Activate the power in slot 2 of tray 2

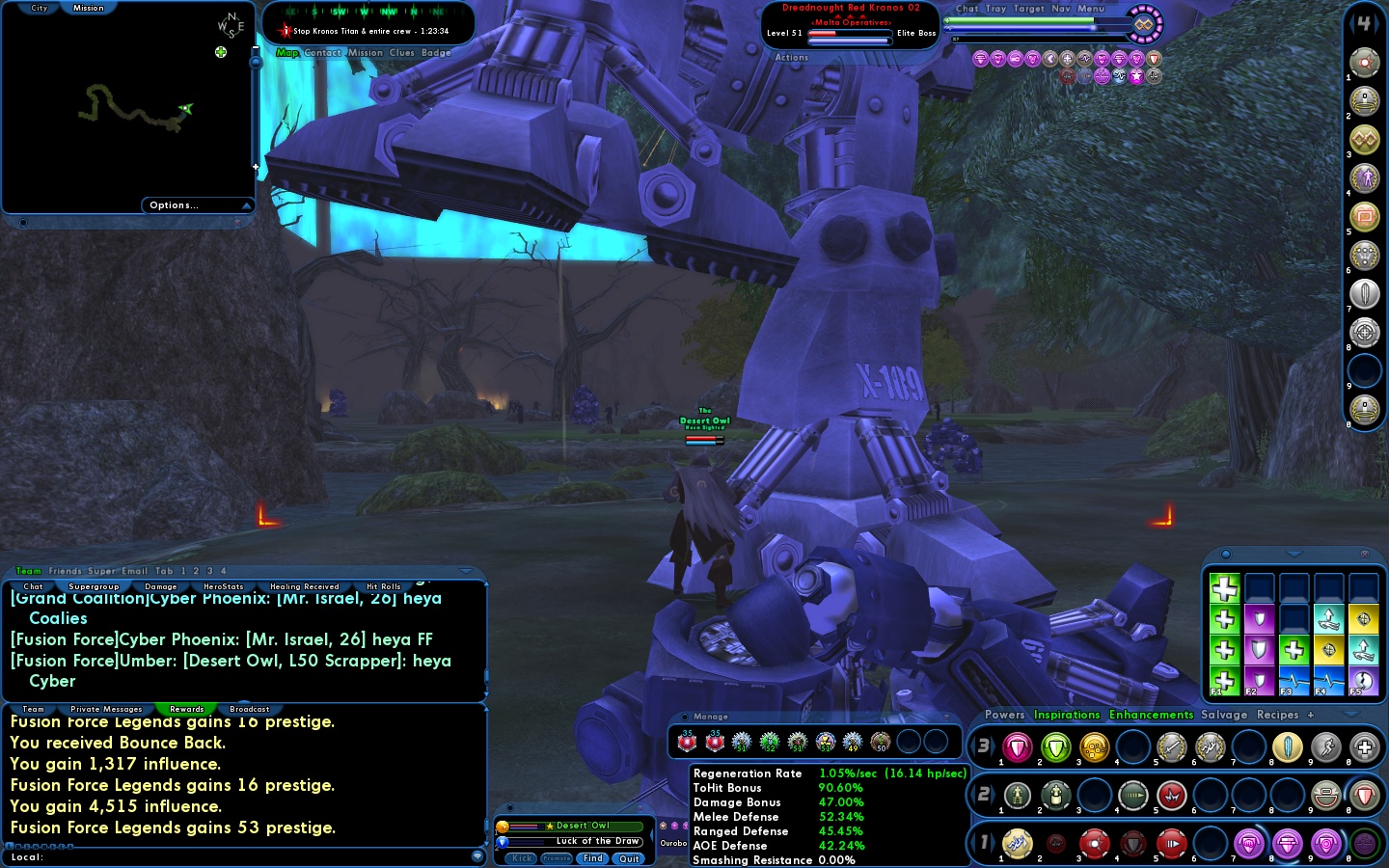(1054, 796)
